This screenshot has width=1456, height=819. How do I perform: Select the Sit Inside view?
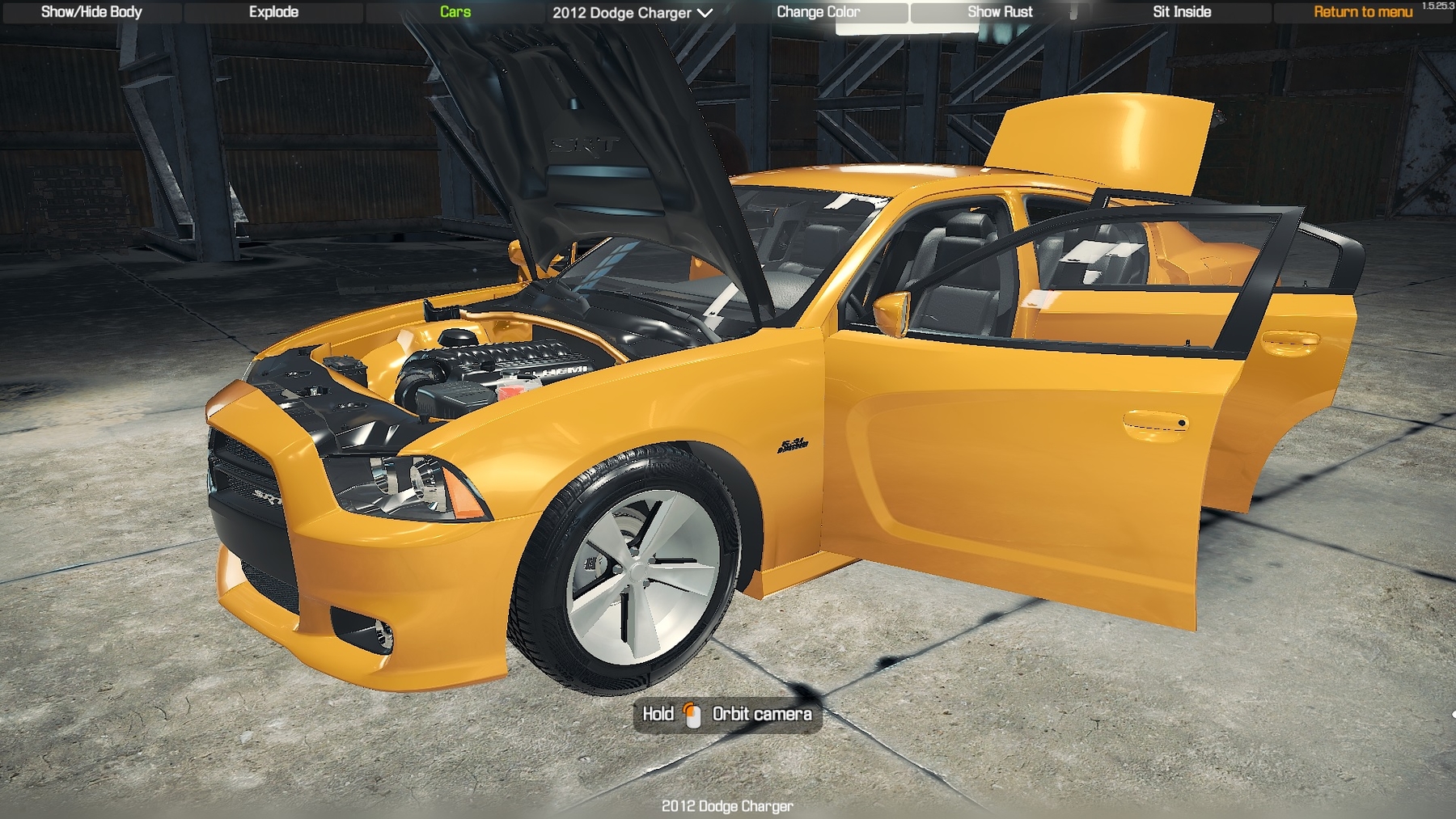coord(1182,12)
